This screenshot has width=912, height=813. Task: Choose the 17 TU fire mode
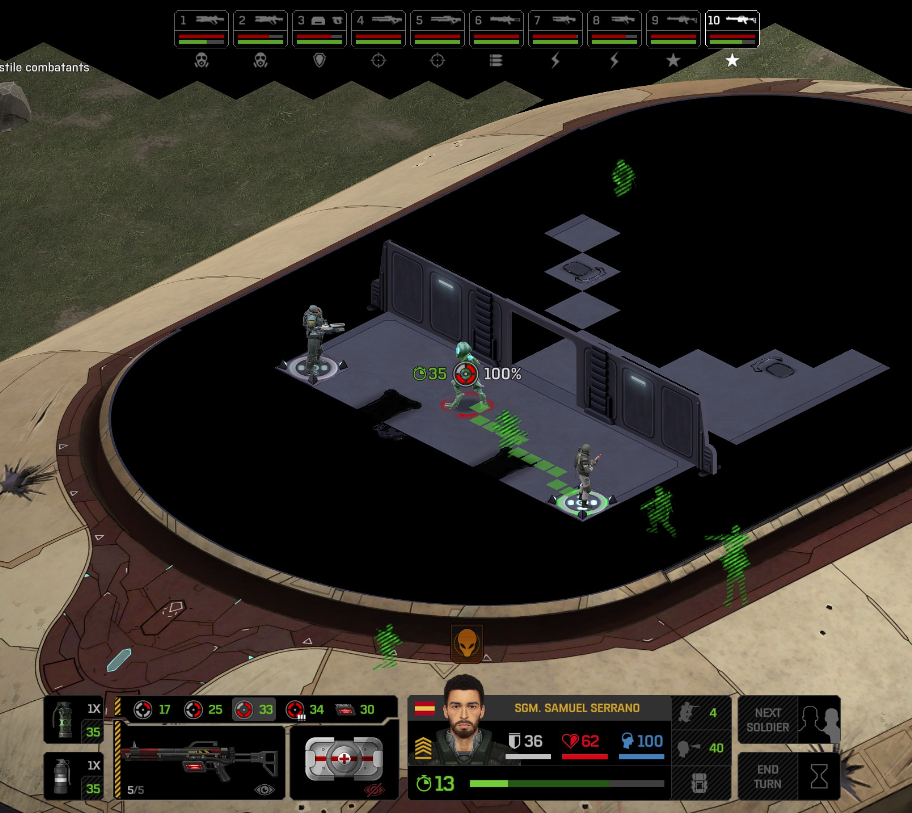pyautogui.click(x=153, y=710)
